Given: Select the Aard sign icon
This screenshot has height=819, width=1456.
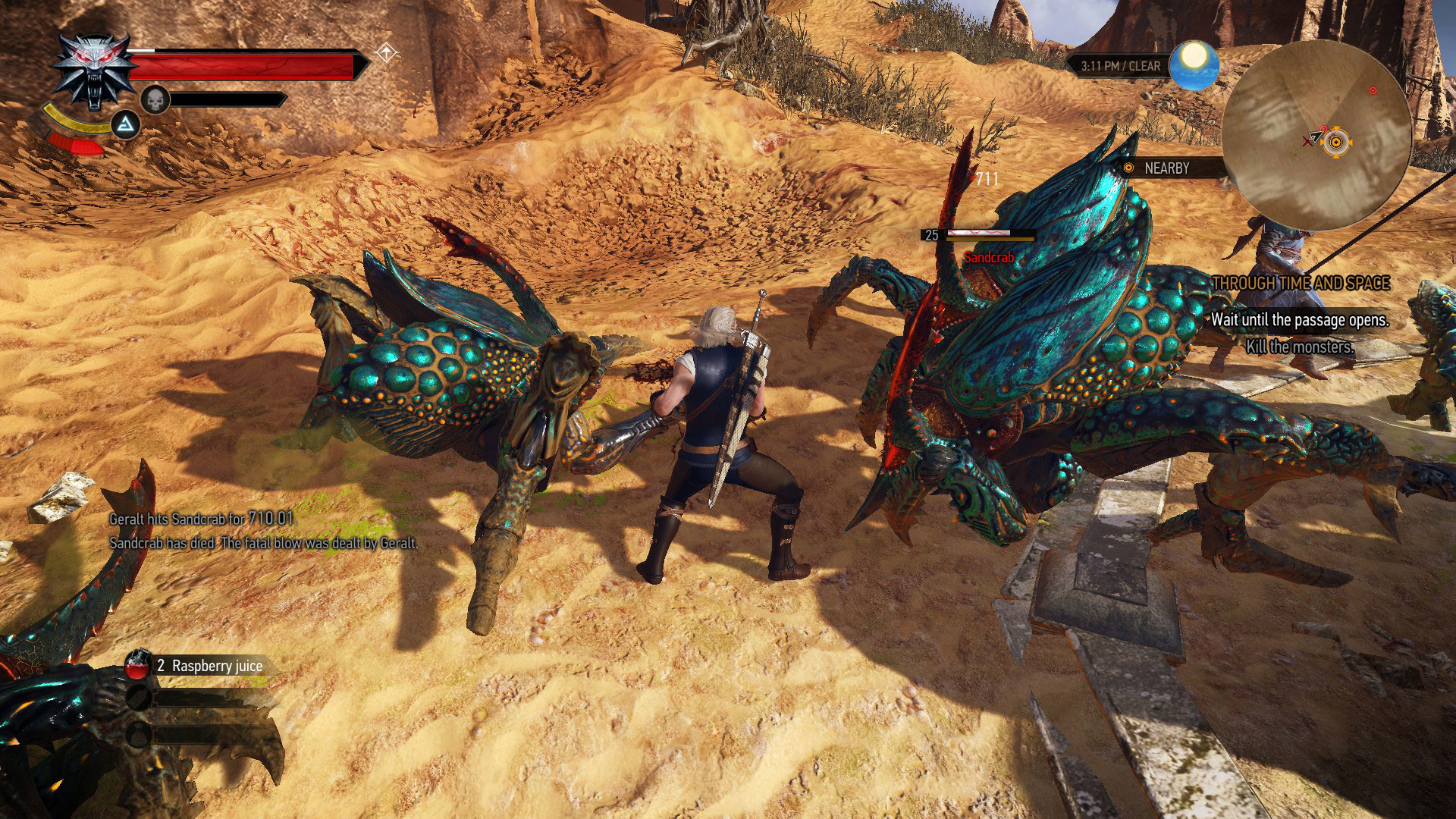Looking at the screenshot, I should pos(126,124).
